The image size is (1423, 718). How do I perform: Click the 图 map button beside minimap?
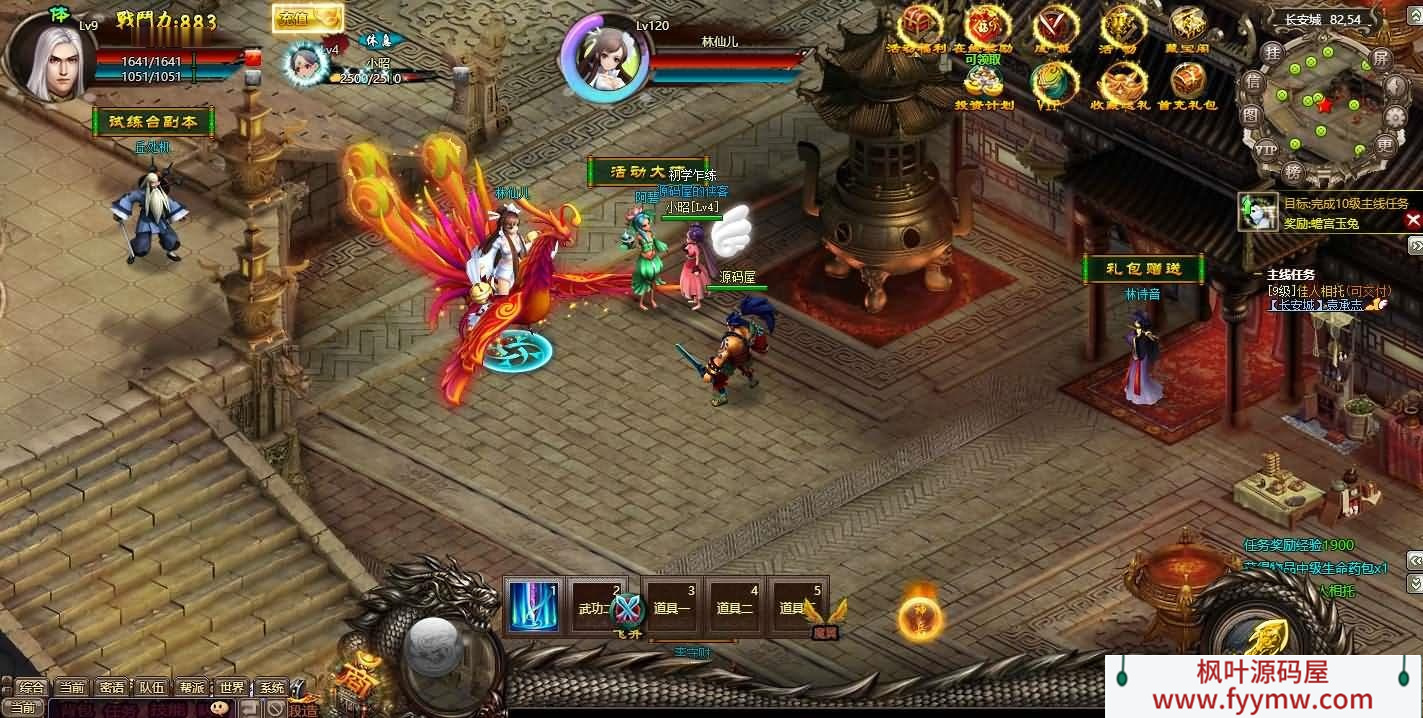[1250, 115]
